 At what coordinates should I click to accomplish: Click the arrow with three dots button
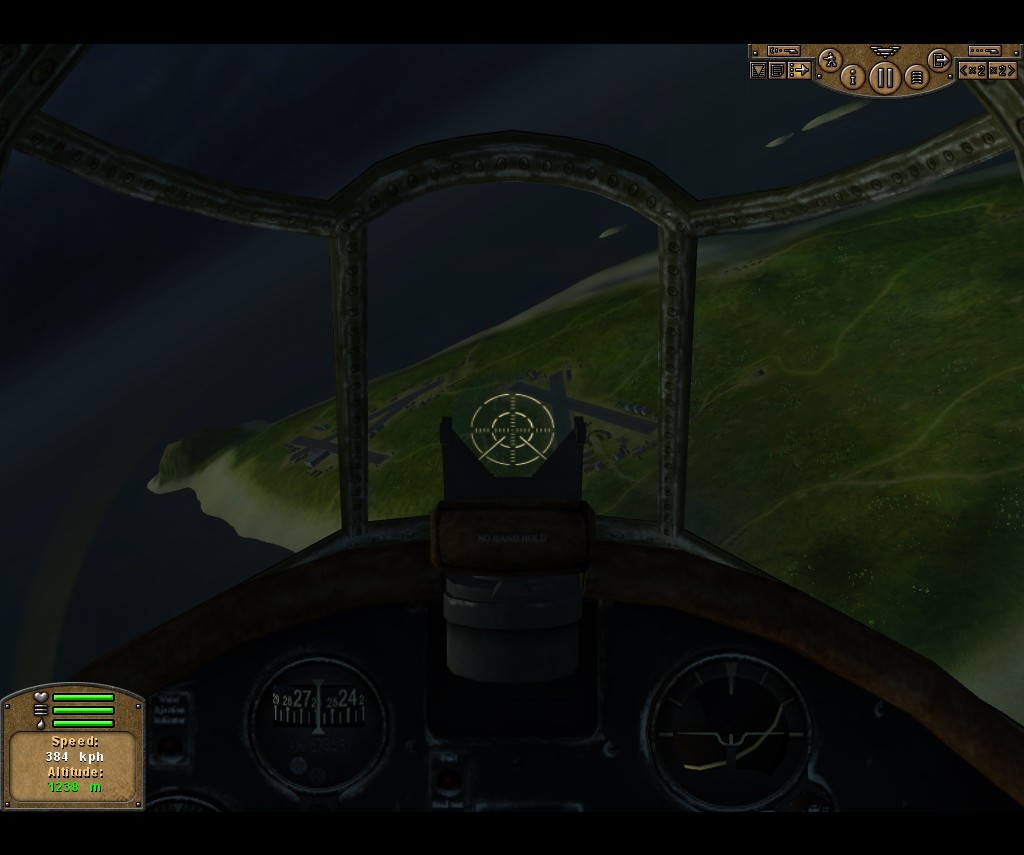pyautogui.click(x=799, y=70)
